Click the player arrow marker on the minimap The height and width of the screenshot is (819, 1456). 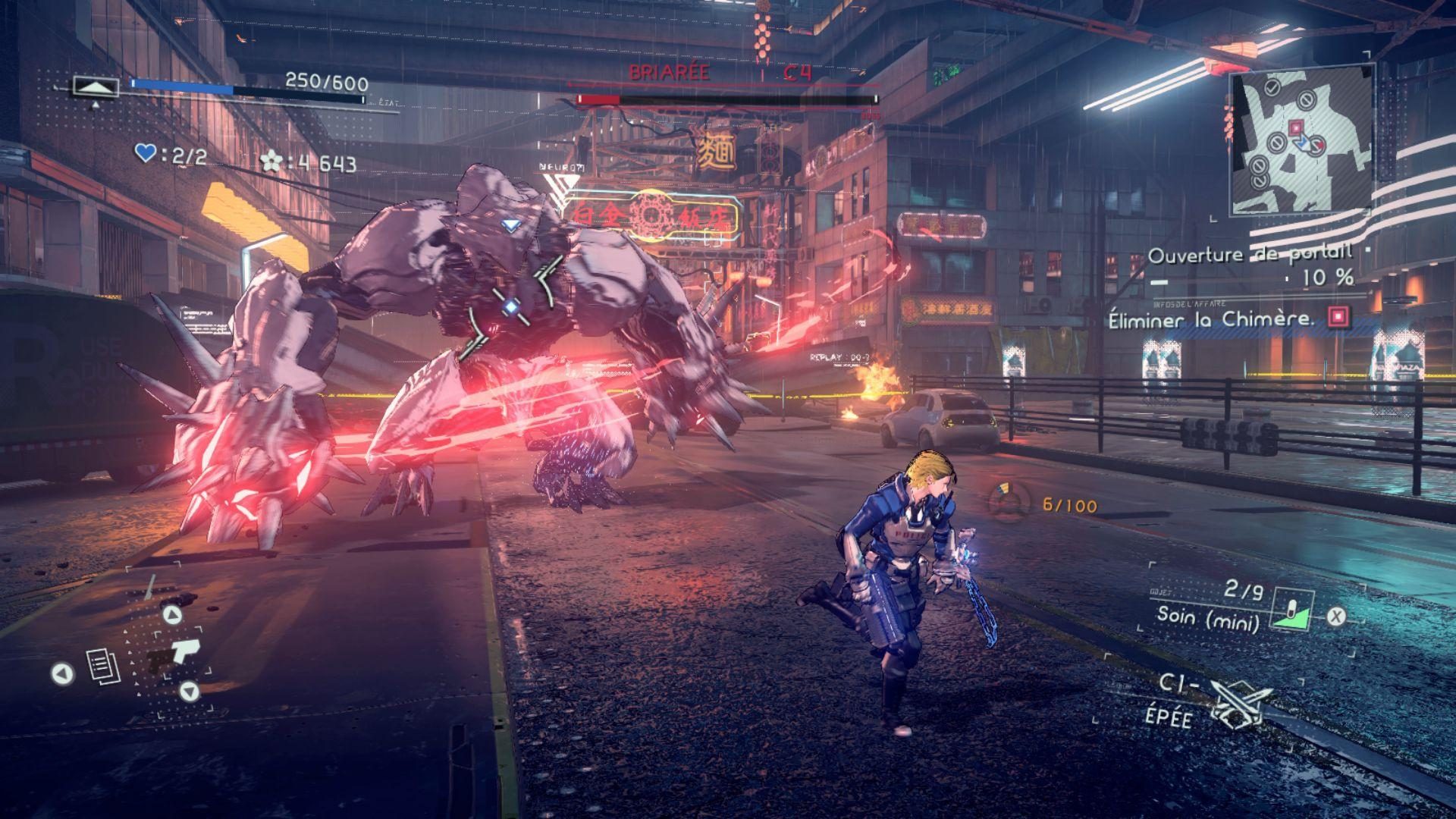point(1303,143)
